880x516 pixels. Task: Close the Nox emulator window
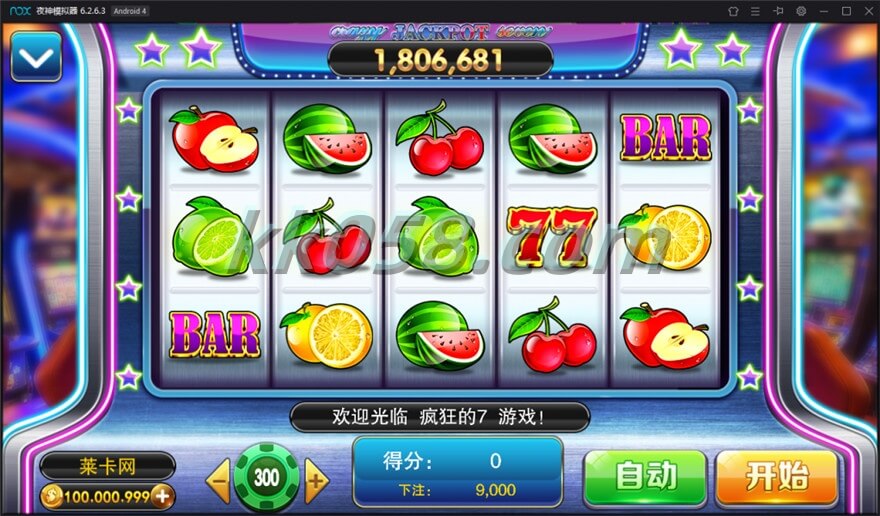pyautogui.click(x=867, y=11)
